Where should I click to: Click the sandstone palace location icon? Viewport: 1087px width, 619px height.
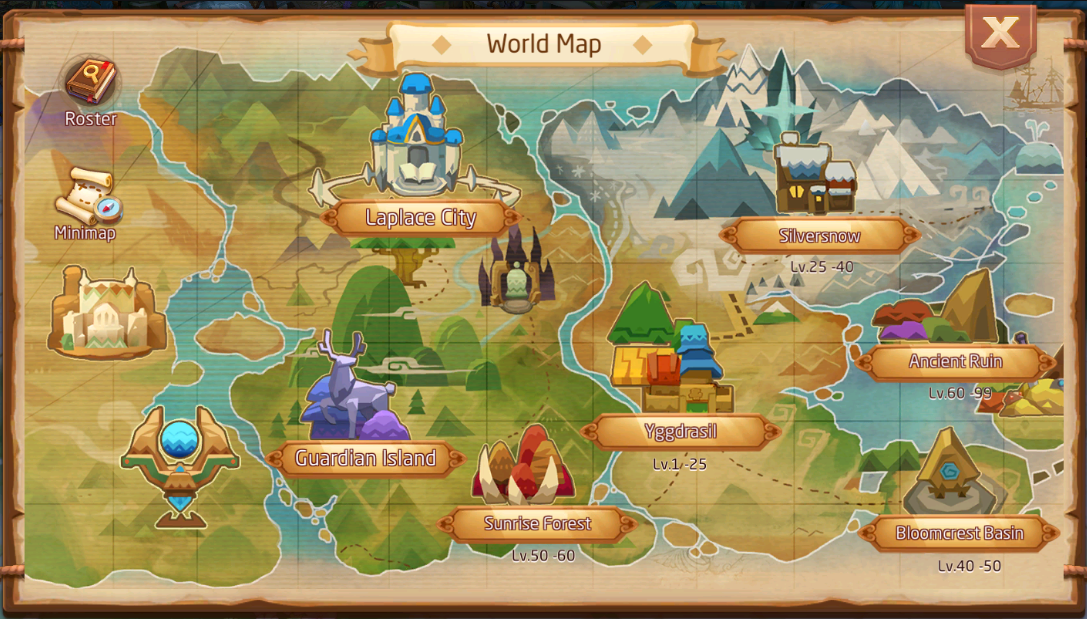[107, 312]
